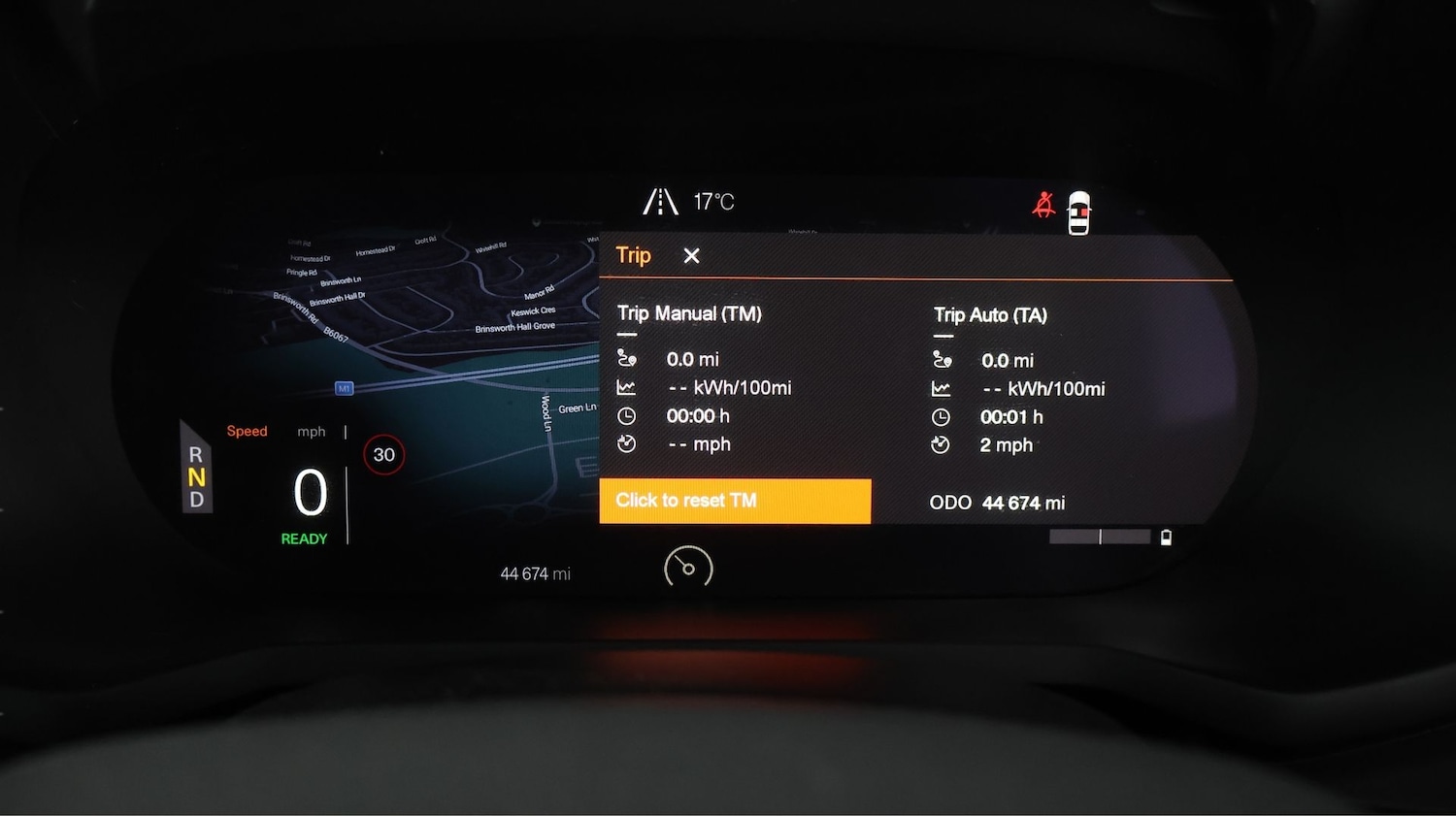Image resolution: width=1456 pixels, height=816 pixels.
Task: Select the clock icon next to 00:01 h
Action: pos(940,417)
